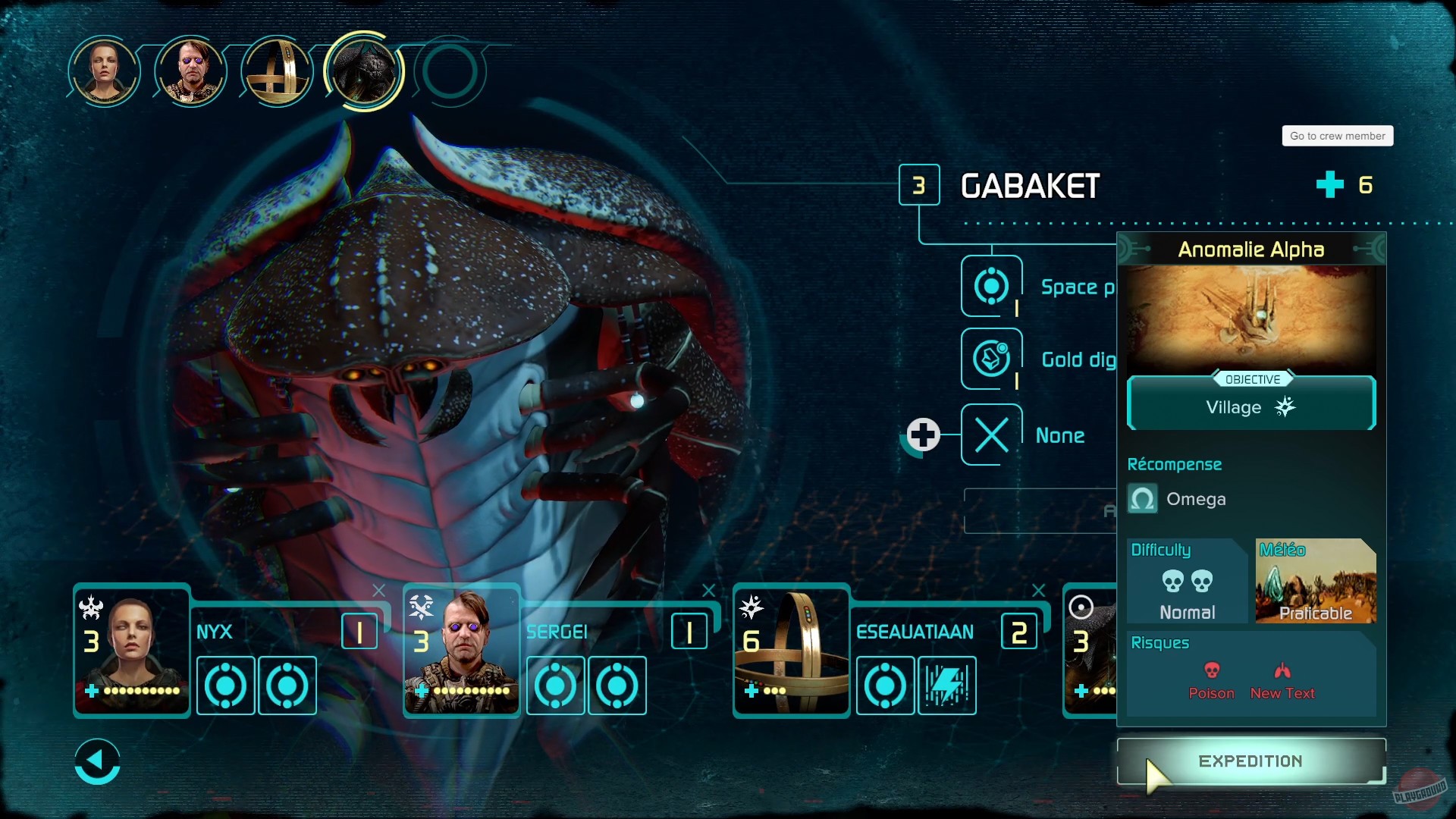Click the Go to crew member button

pos(1337,135)
